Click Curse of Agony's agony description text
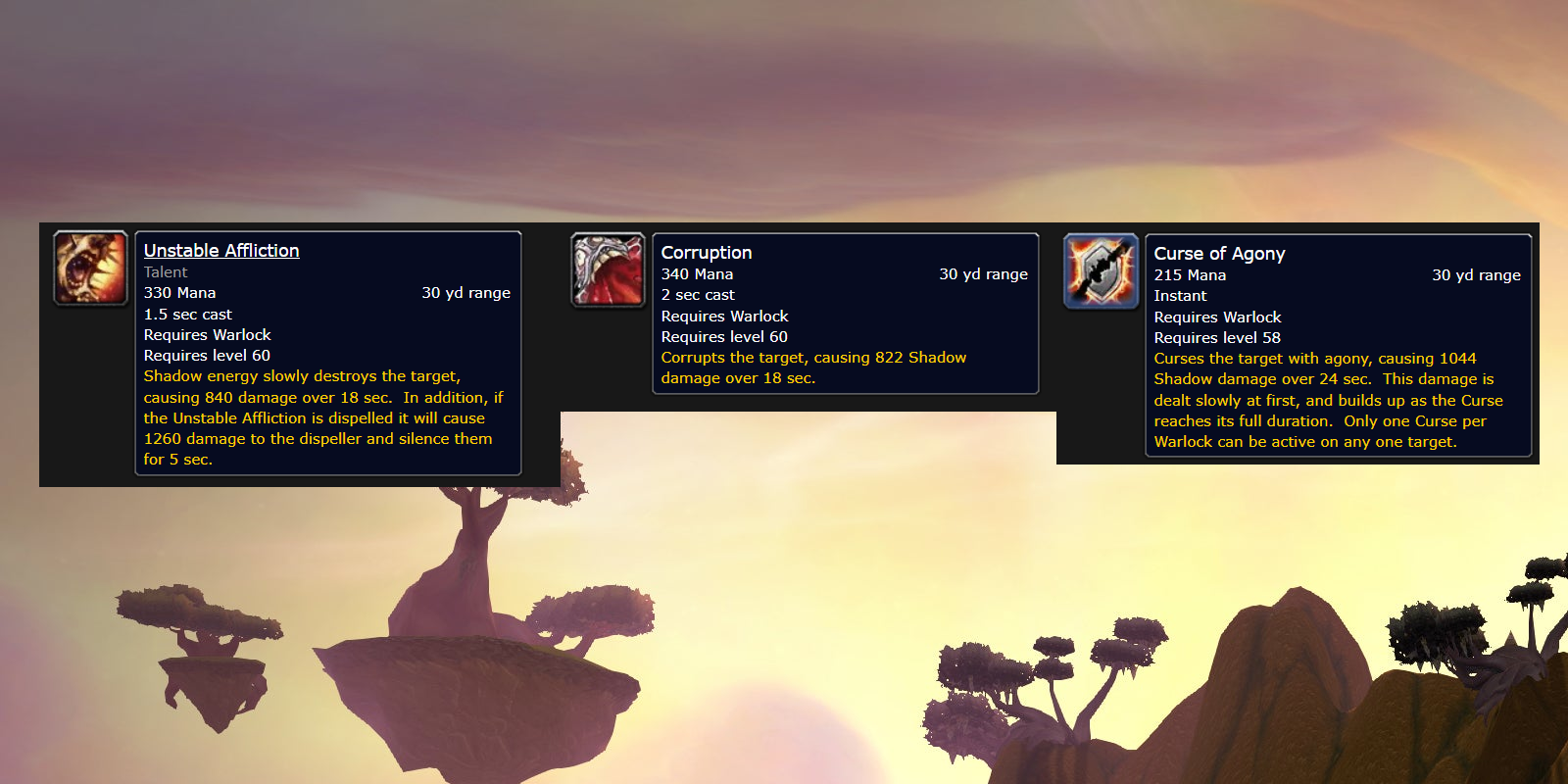The height and width of the screenshot is (784, 1568). [1323, 400]
